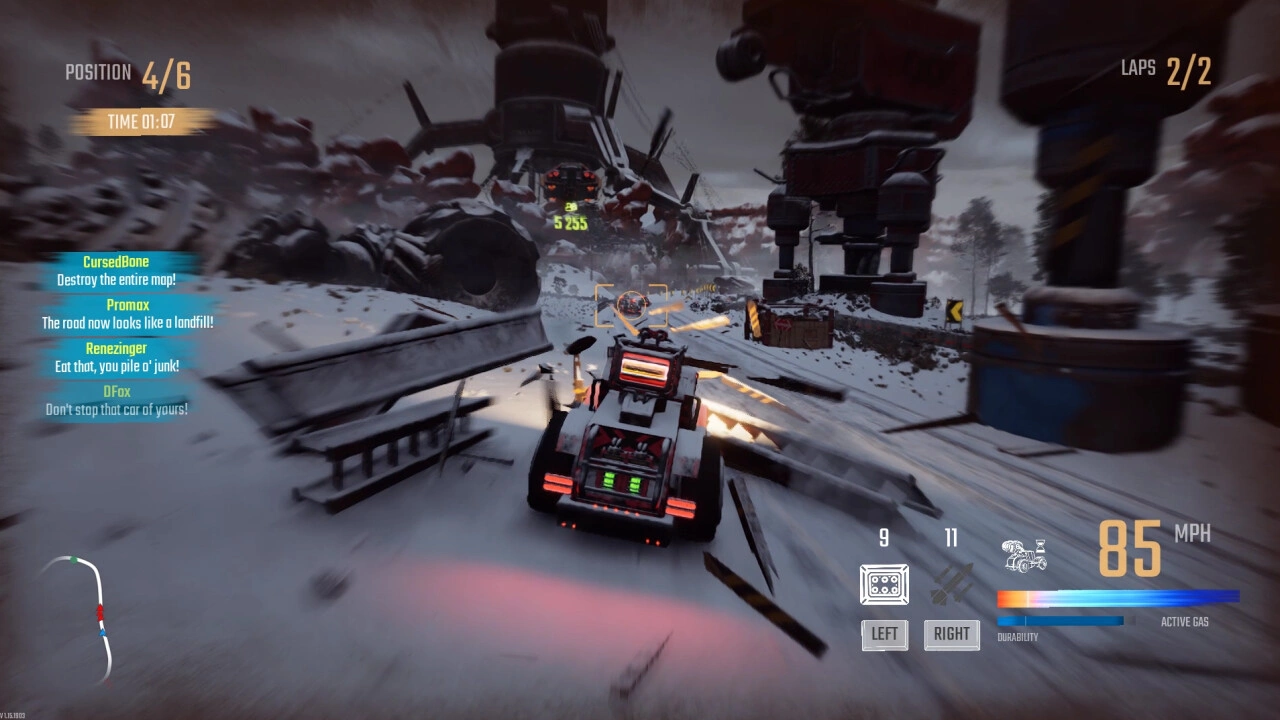Select DFox's chat message
This screenshot has height=720, width=1280.
[117, 401]
